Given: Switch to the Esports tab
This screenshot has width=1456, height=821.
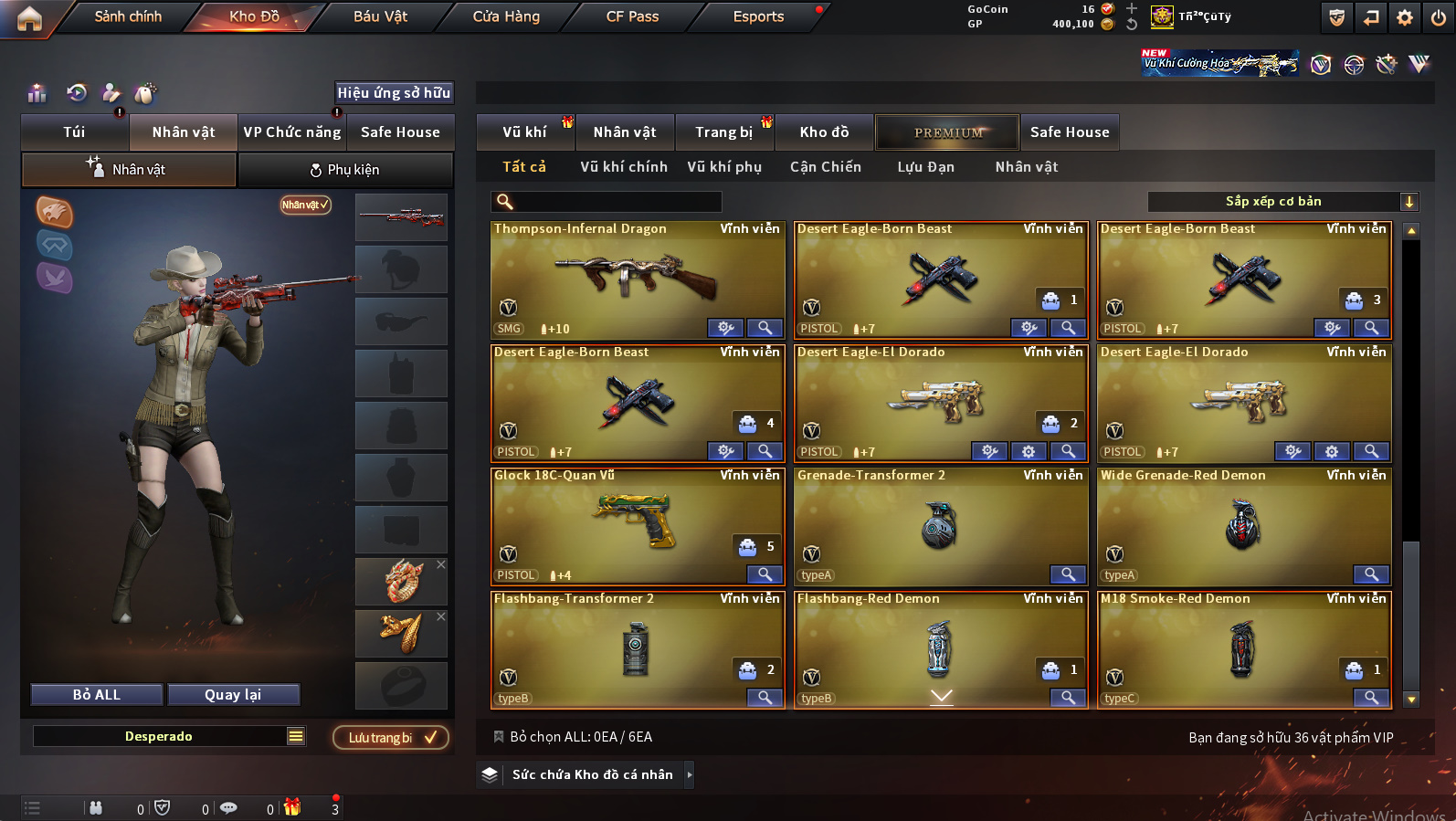Looking at the screenshot, I should click(758, 16).
